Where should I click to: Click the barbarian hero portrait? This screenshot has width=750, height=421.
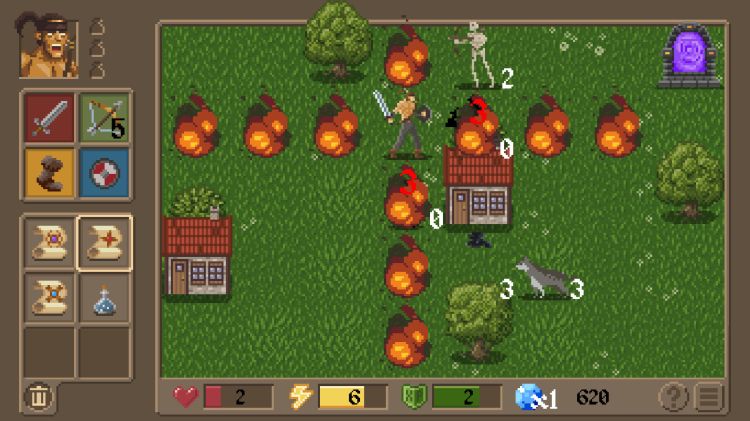(x=48, y=48)
